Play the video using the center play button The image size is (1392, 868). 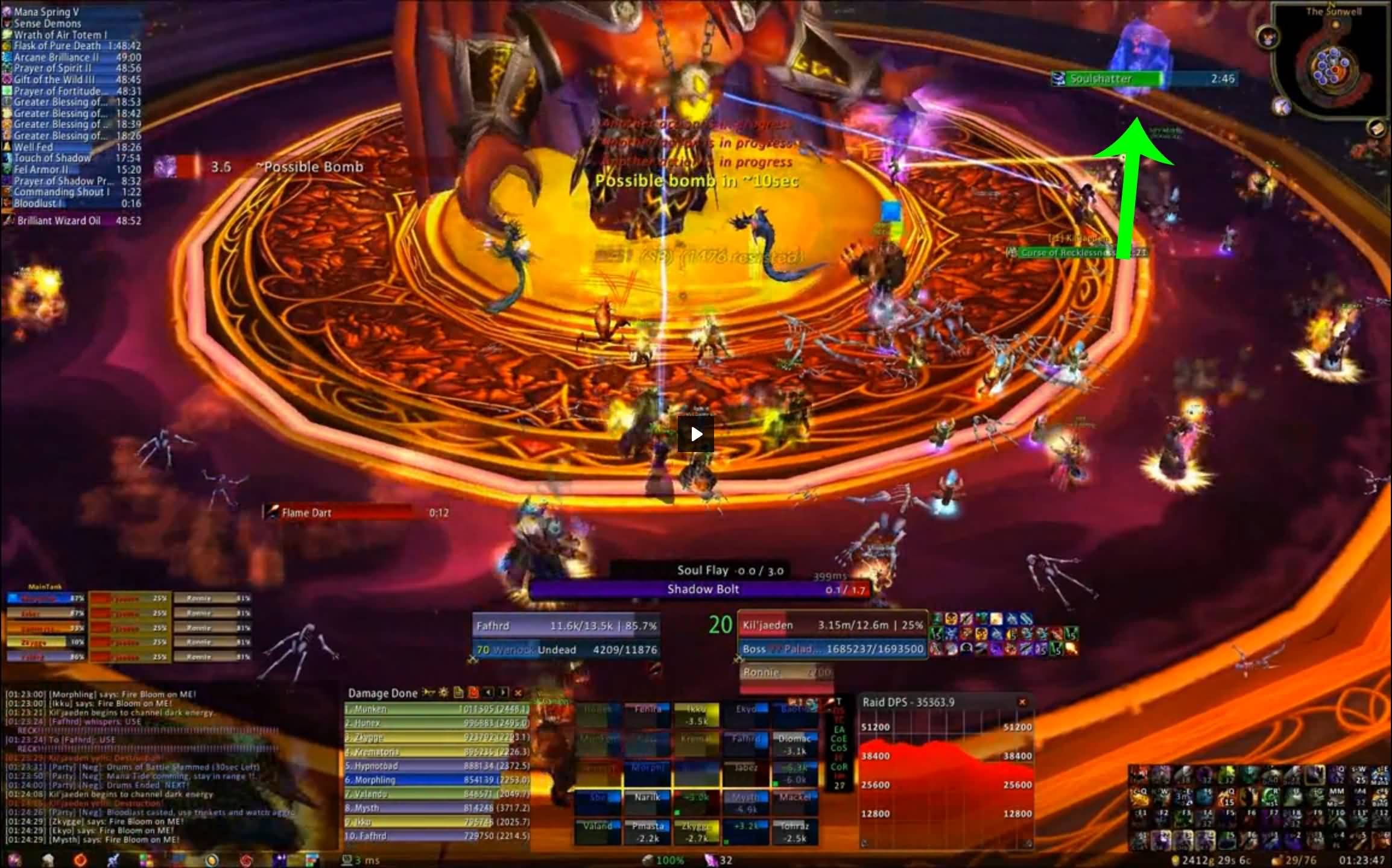point(695,434)
